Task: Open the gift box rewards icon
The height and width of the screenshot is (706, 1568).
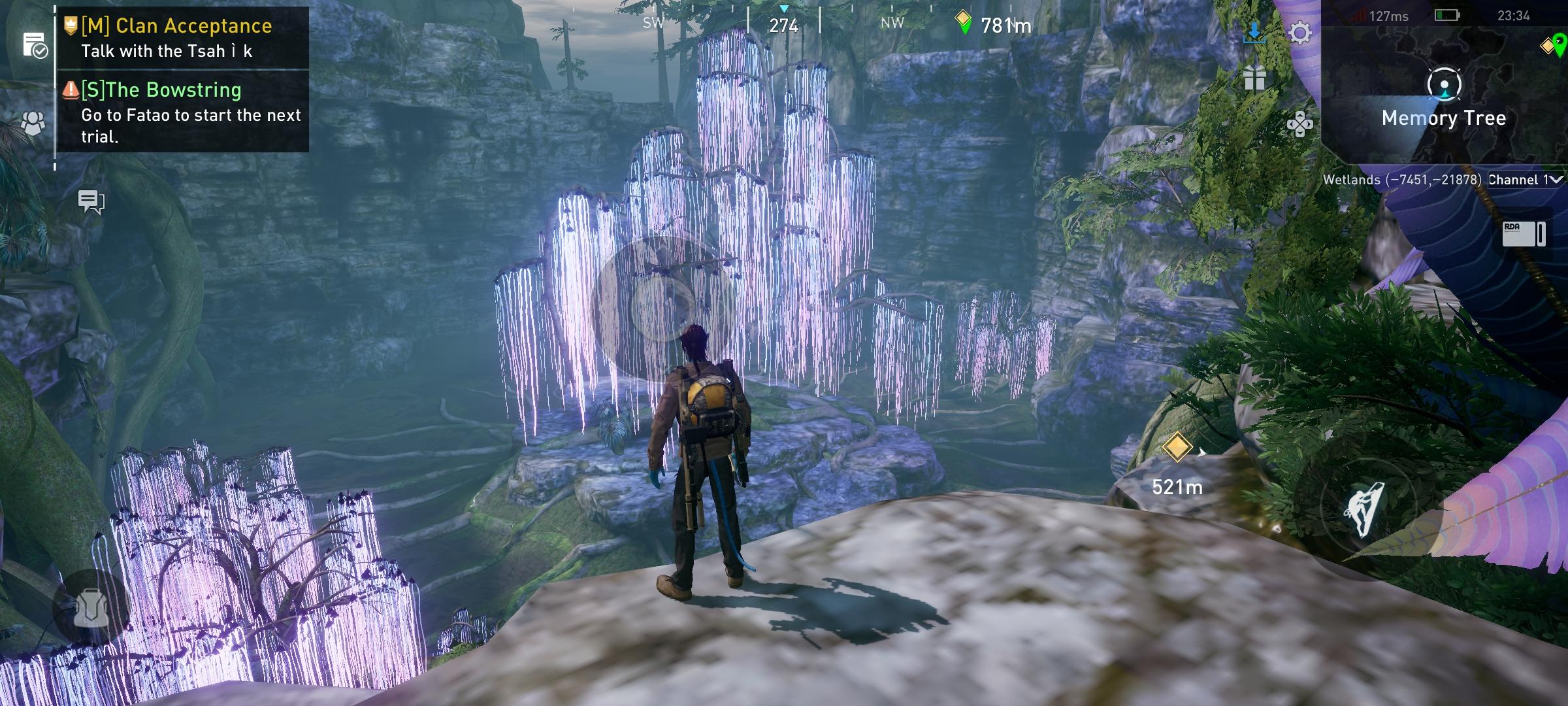Action: click(1254, 78)
